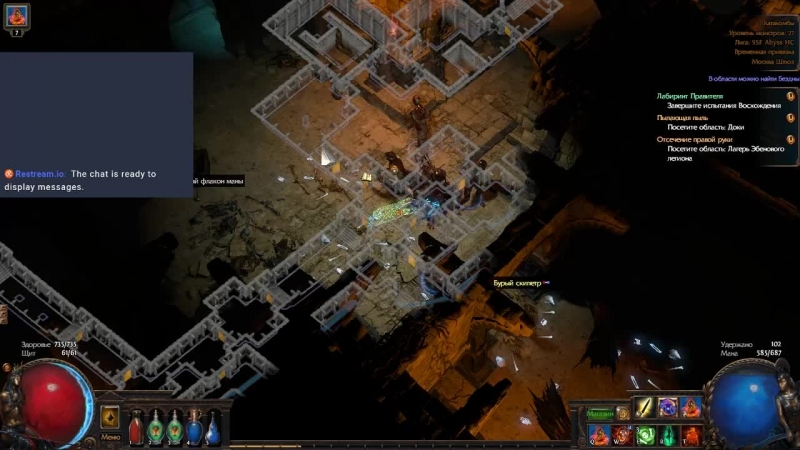800x450 pixels.
Task: Activate the red figure skill bound to T
Action: [x=690, y=435]
